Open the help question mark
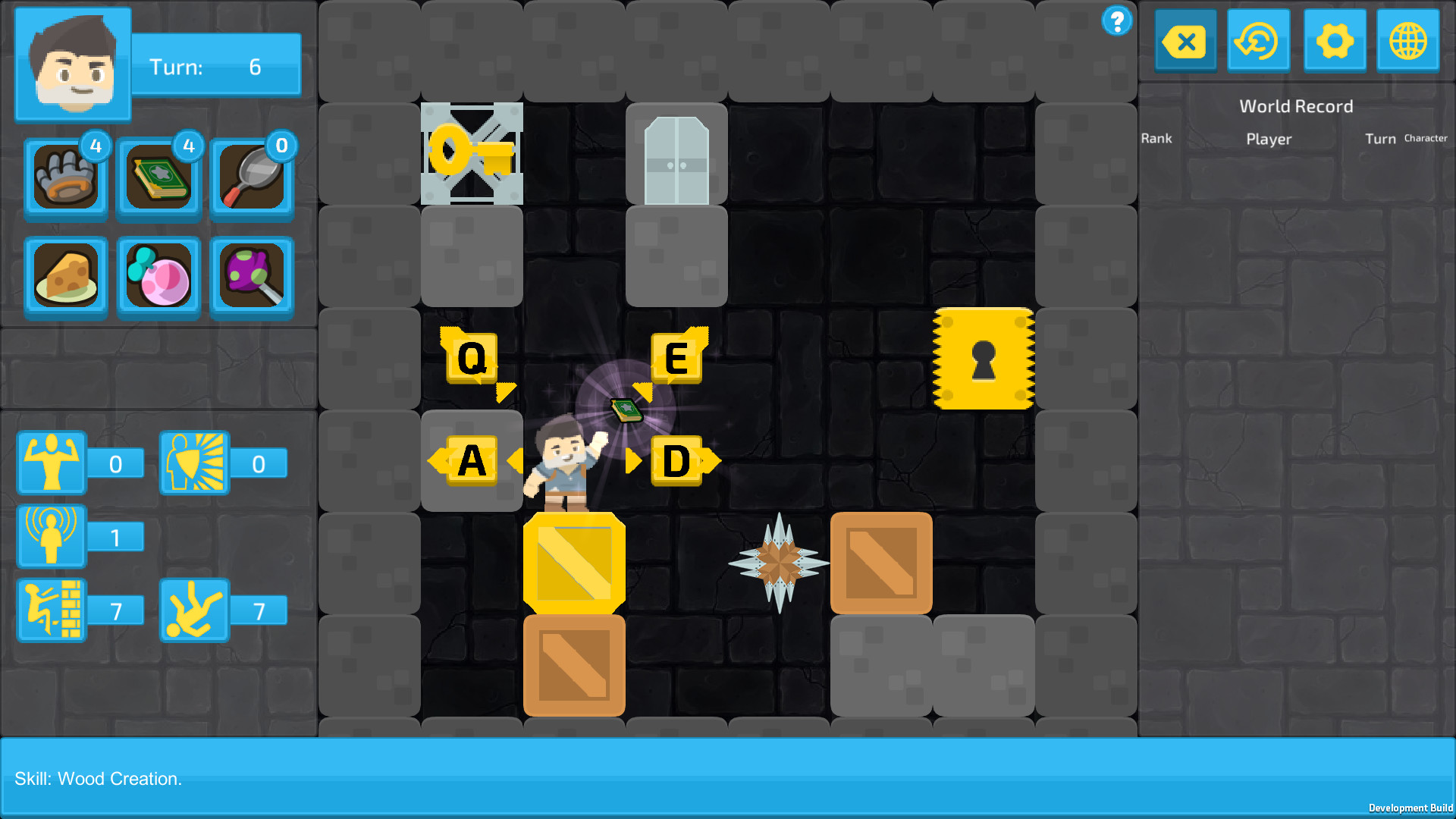 (1116, 22)
